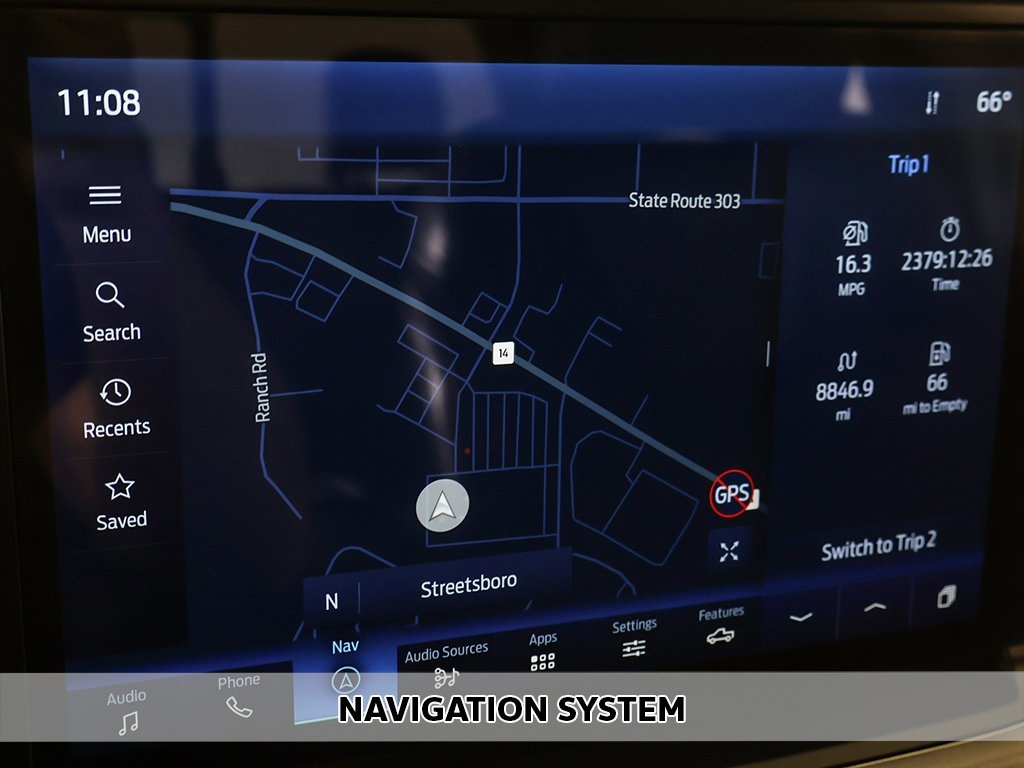Tap the crossed-out GPS indicator
This screenshot has width=1024, height=768.
[x=731, y=493]
